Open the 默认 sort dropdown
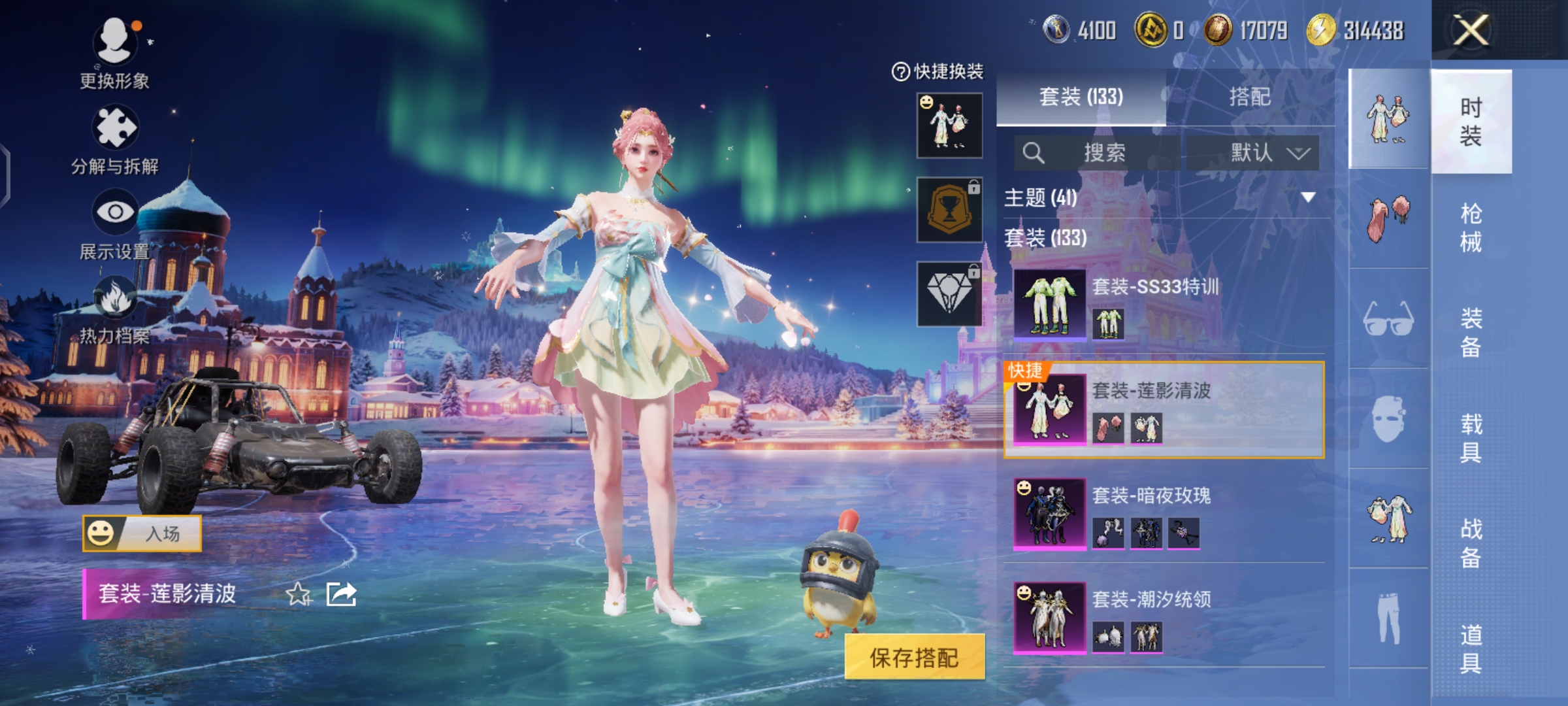 pyautogui.click(x=1253, y=153)
